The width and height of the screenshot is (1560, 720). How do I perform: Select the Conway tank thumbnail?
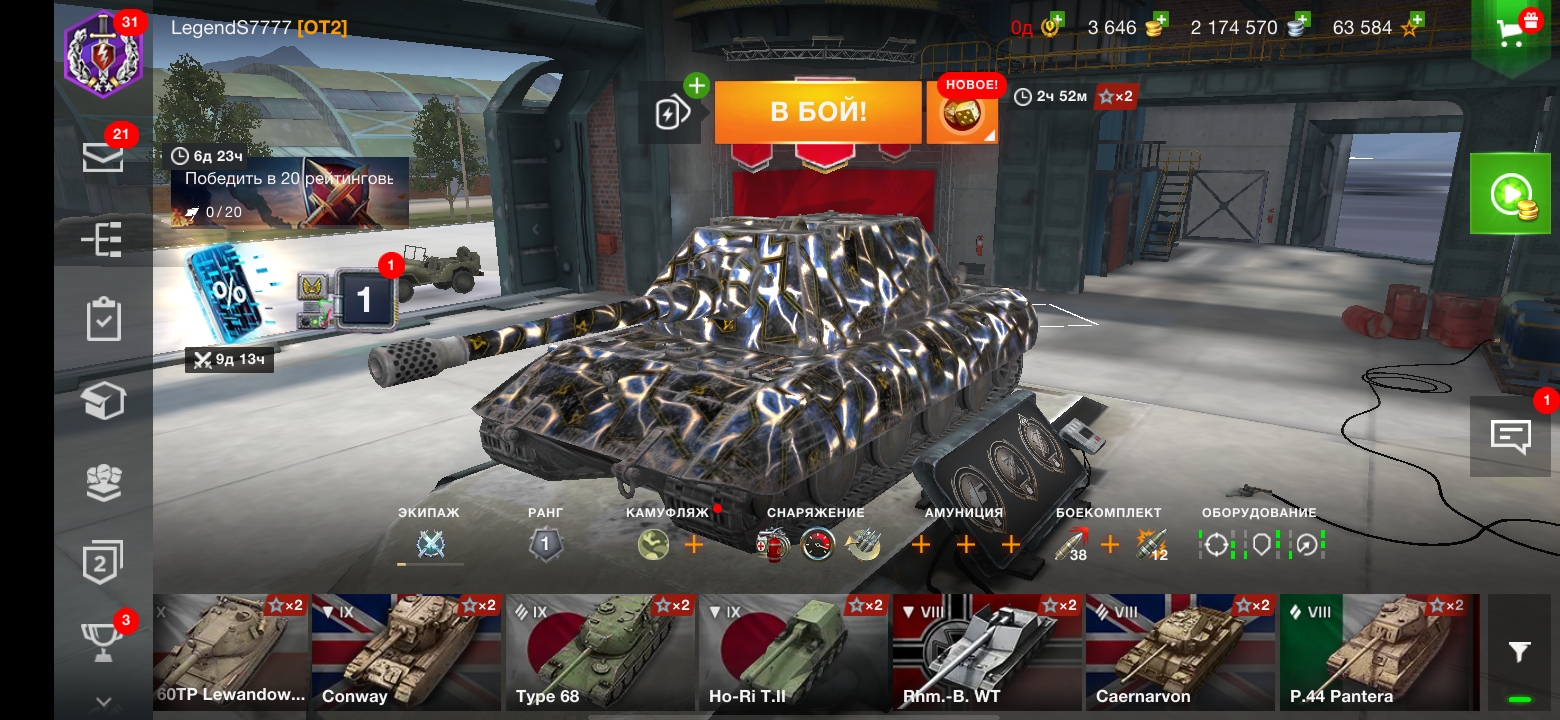407,652
